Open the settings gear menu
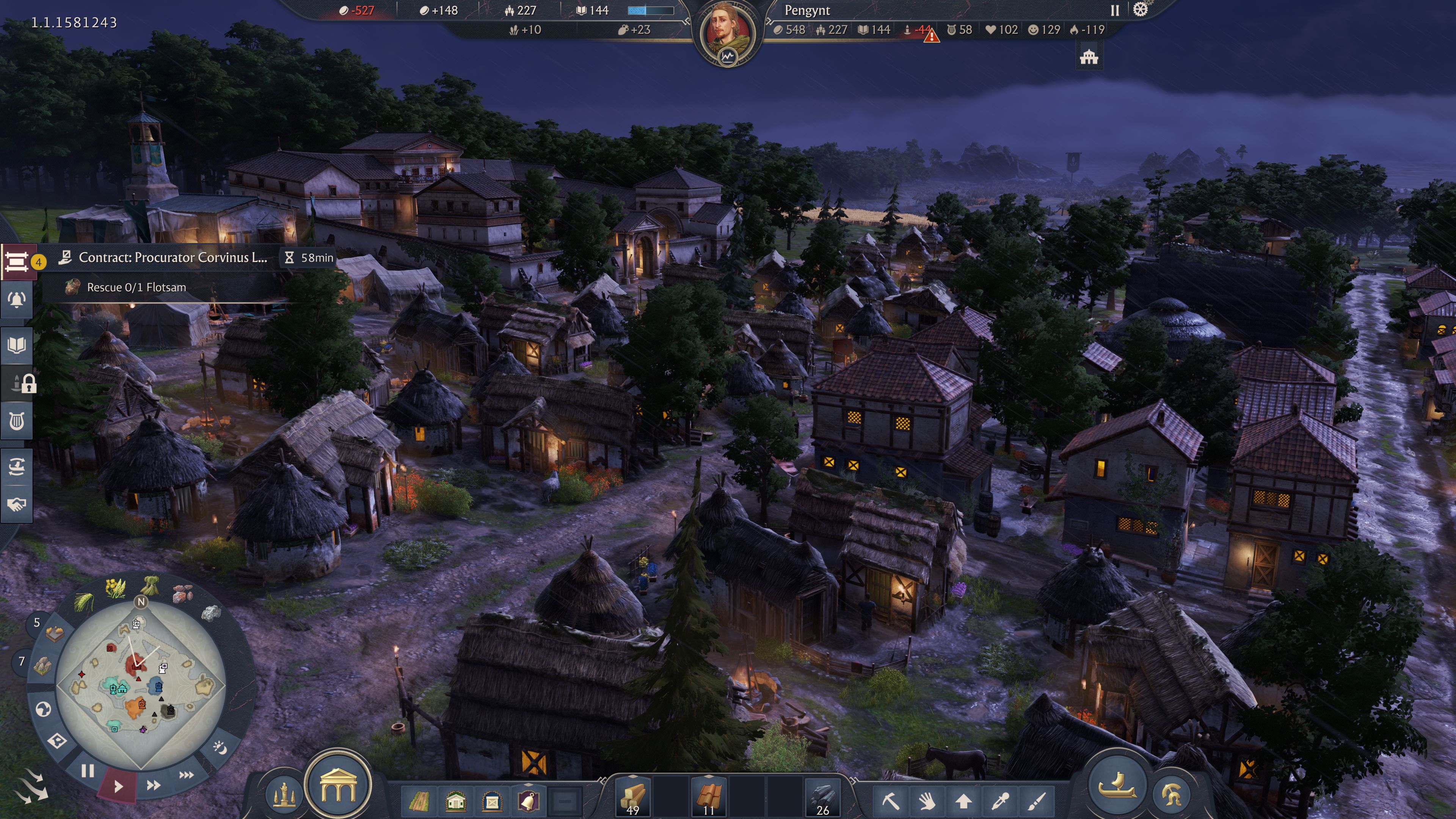 (x=1141, y=9)
